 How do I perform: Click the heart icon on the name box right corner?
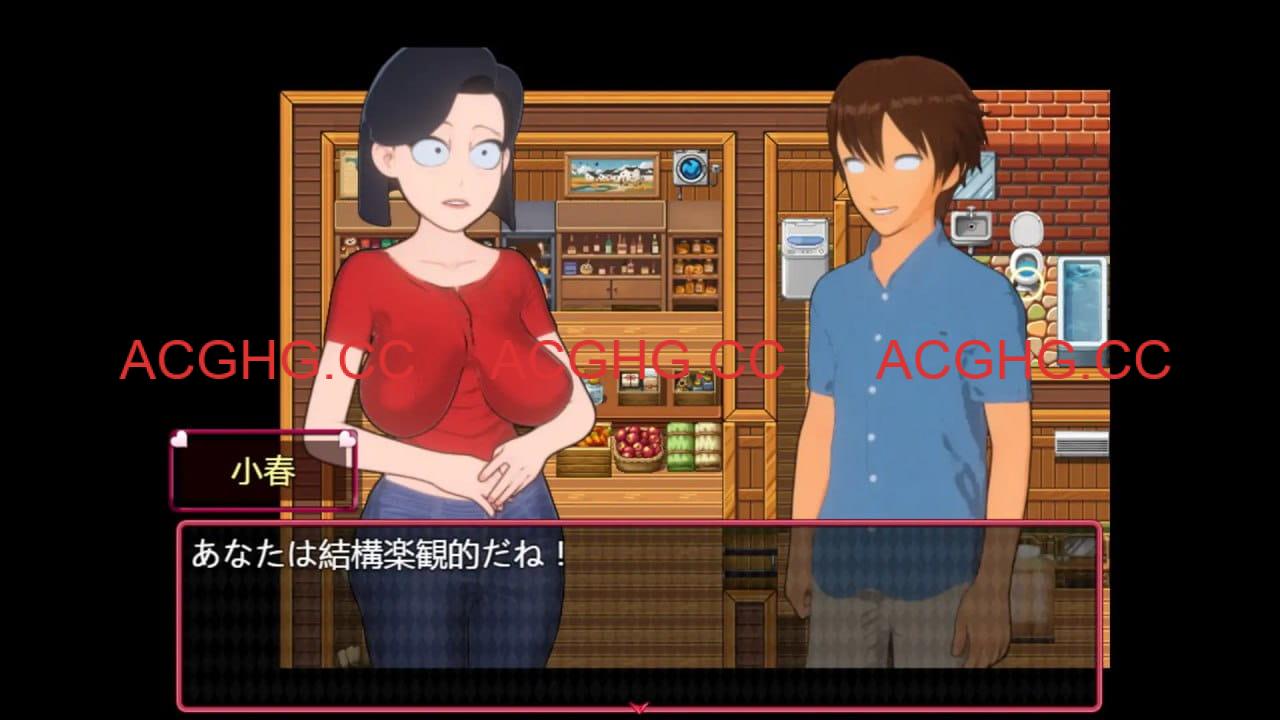347,438
